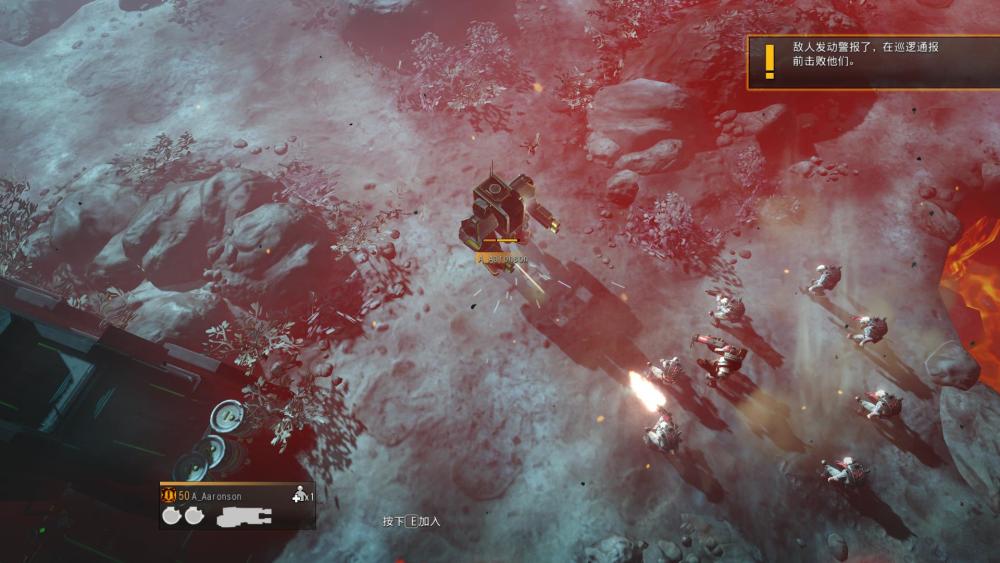Image resolution: width=1000 pixels, height=563 pixels.
Task: Click the enemy alarm notification panel
Action: (872, 62)
